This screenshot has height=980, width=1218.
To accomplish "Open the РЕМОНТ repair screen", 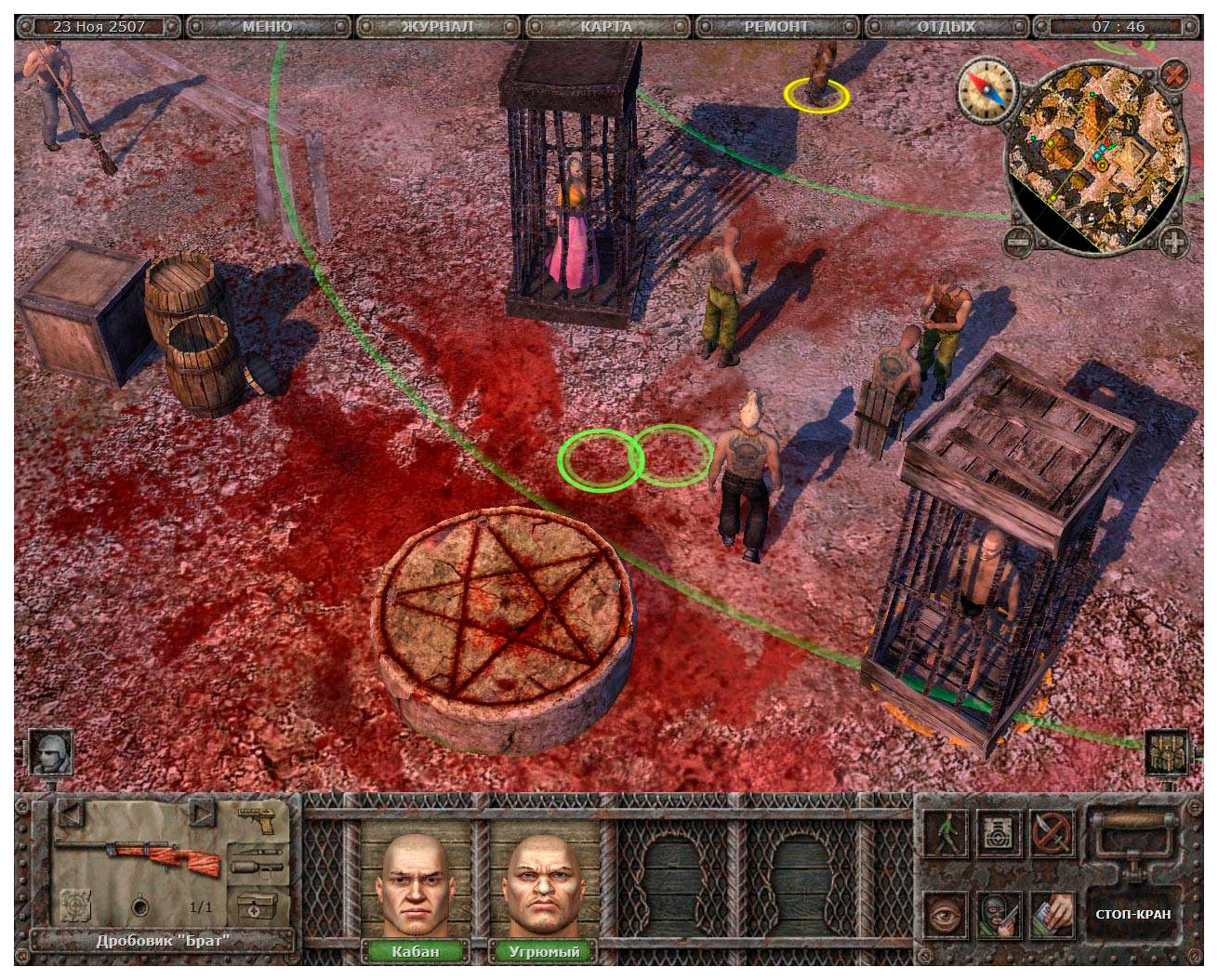I will point(776,26).
